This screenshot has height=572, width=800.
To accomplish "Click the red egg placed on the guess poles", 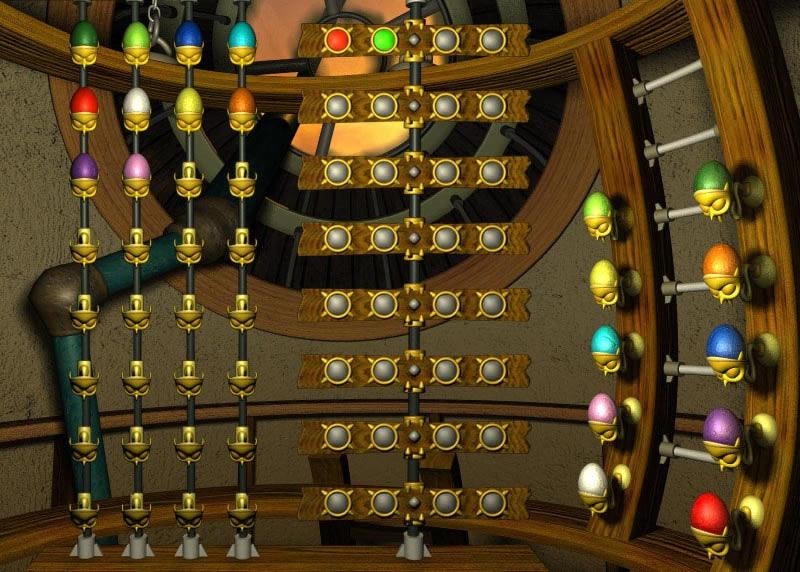I will [x=84, y=102].
